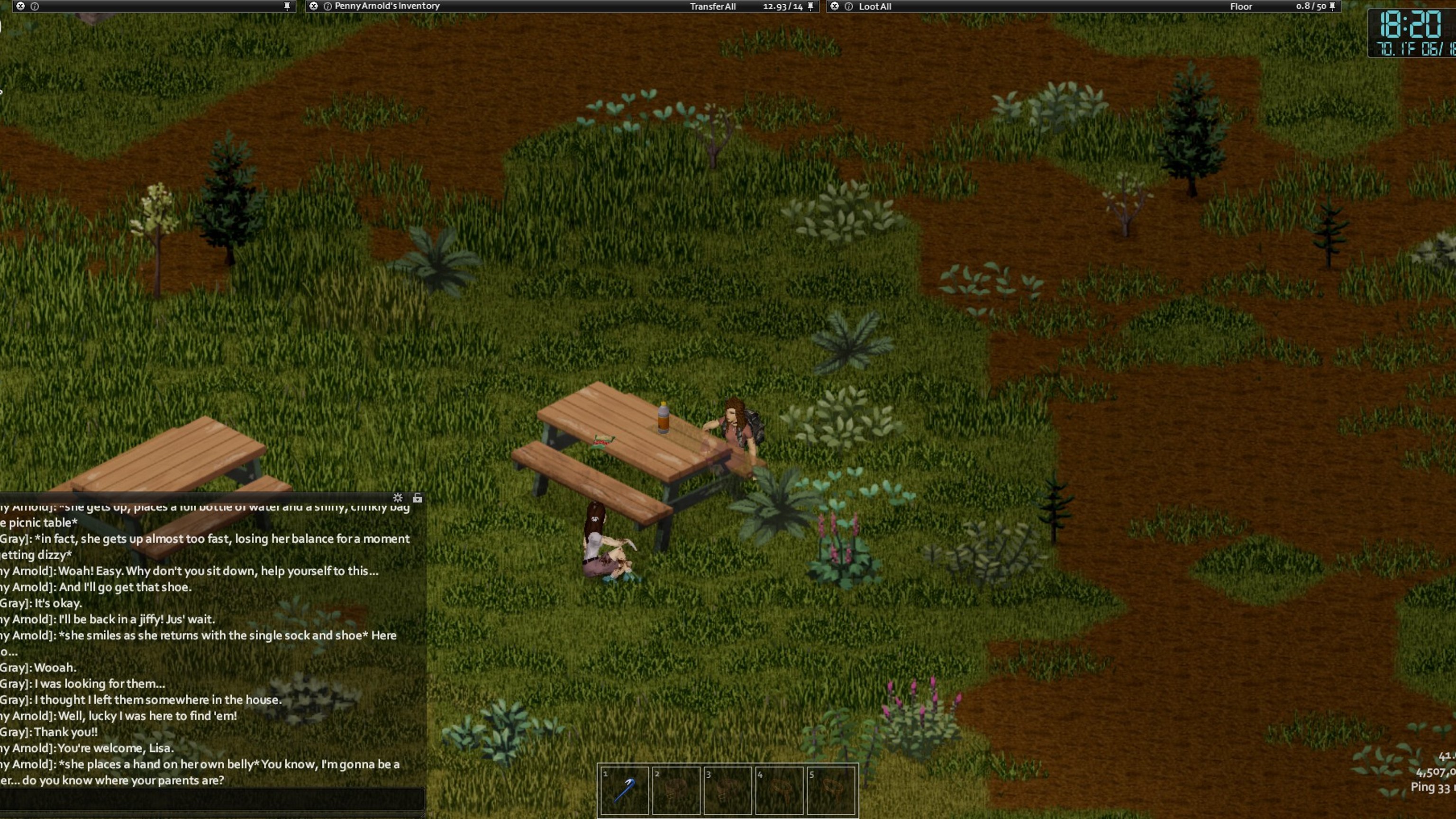Close the loot panel

point(834,6)
